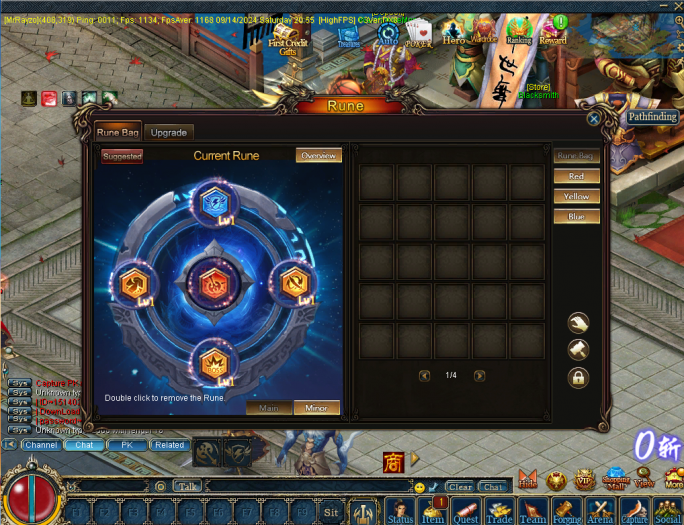This screenshot has width=684, height=525.
Task: Click the padlock icon in rune bag
Action: [577, 378]
